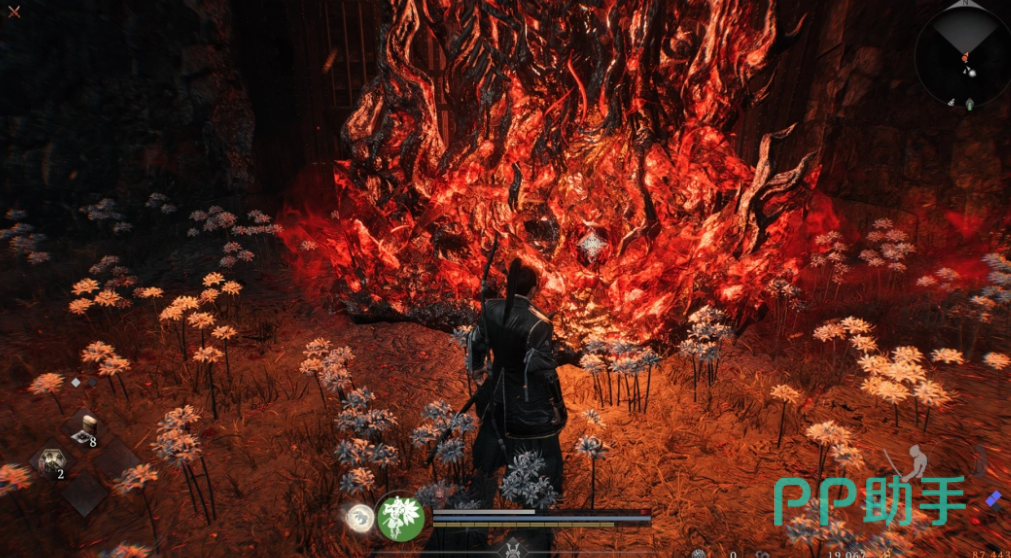
Task: Select the green marker on the minimap
Action: tap(970, 103)
